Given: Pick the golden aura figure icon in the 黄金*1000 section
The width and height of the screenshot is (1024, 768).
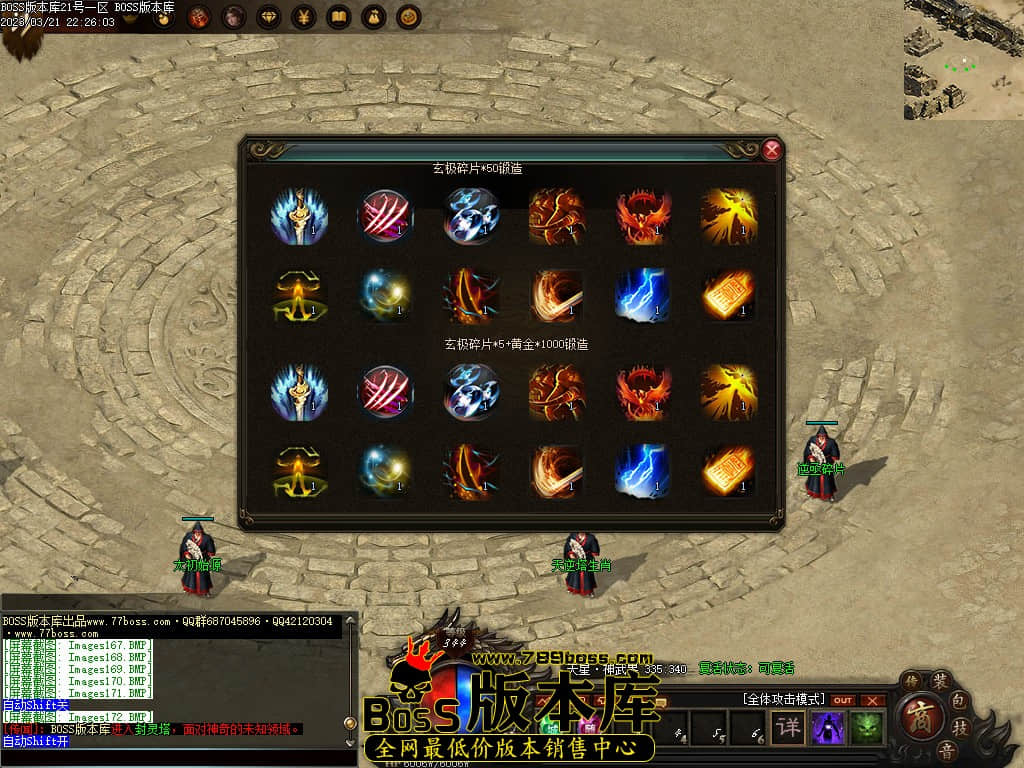Looking at the screenshot, I should [299, 471].
